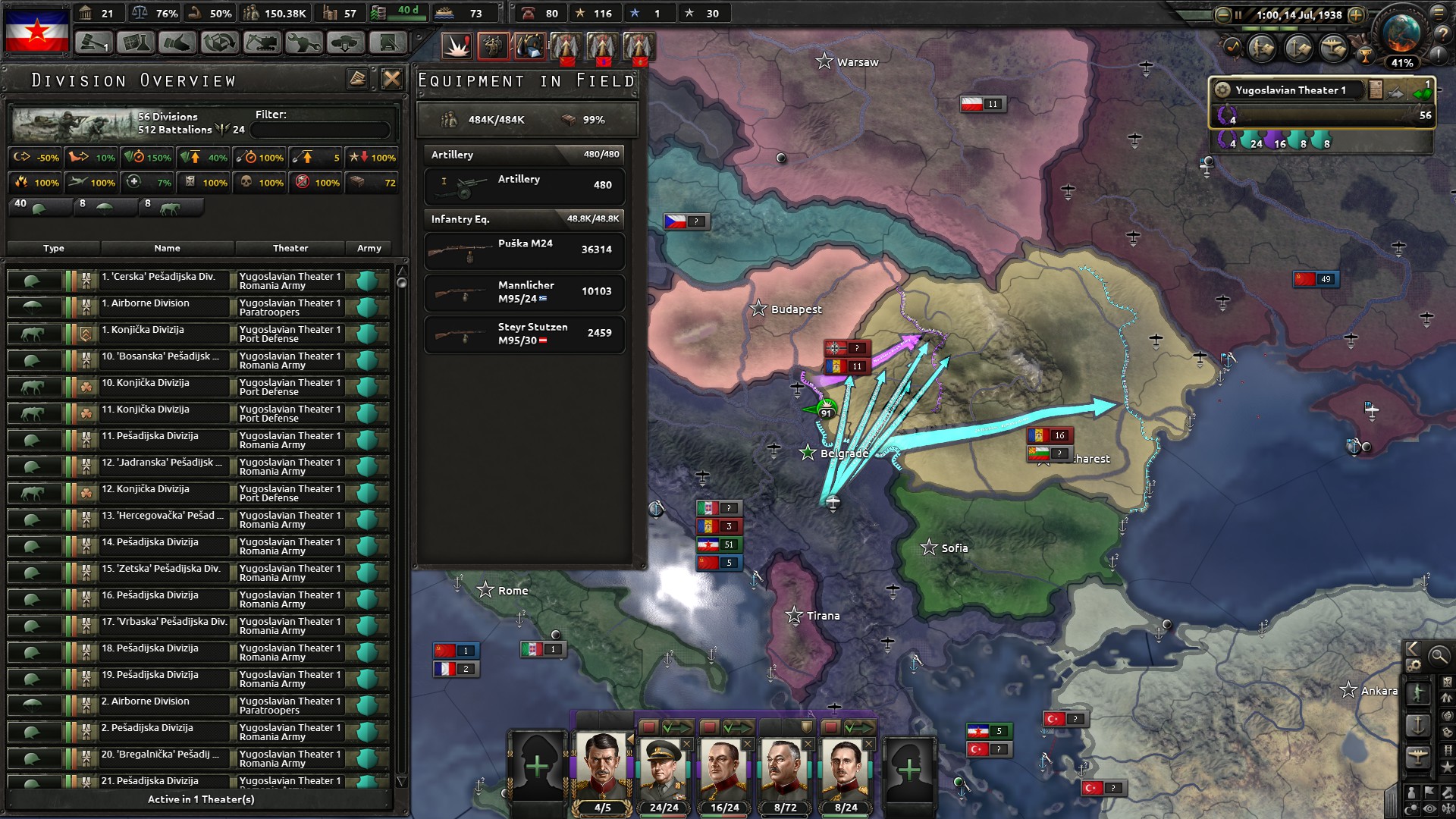
Task: Toggle pause on the game clock
Action: pyautogui.click(x=1238, y=16)
